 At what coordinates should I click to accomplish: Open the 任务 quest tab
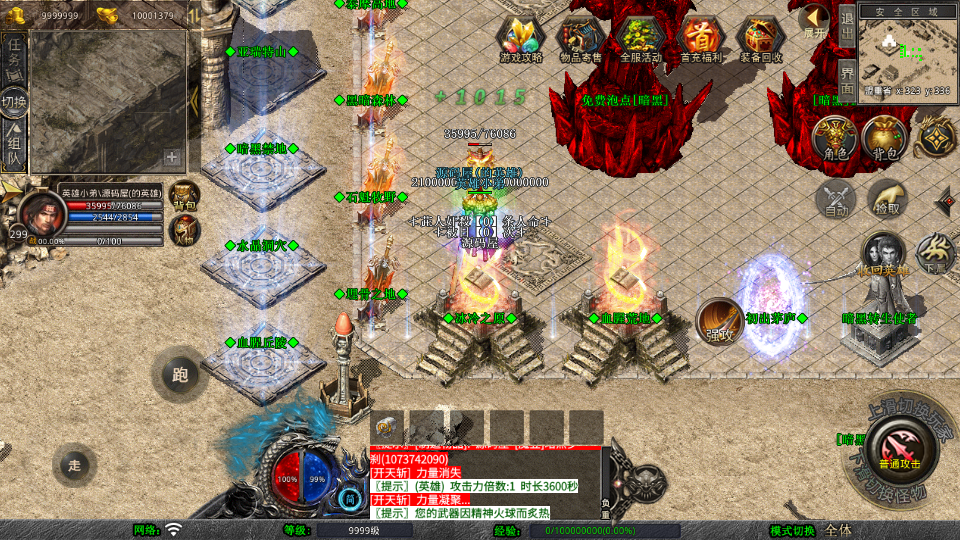(x=14, y=52)
